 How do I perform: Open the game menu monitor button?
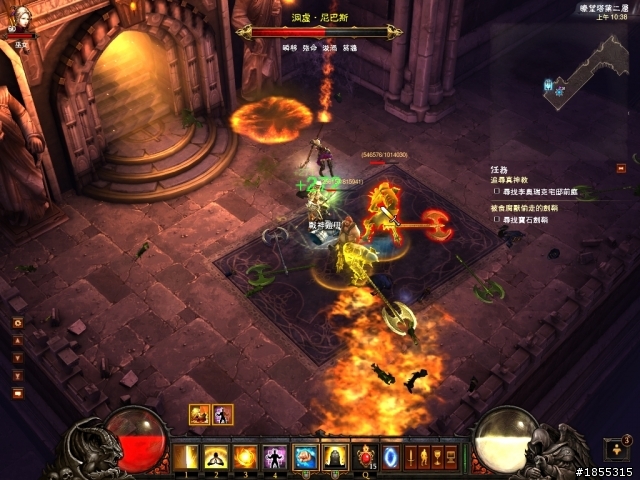tap(450, 458)
